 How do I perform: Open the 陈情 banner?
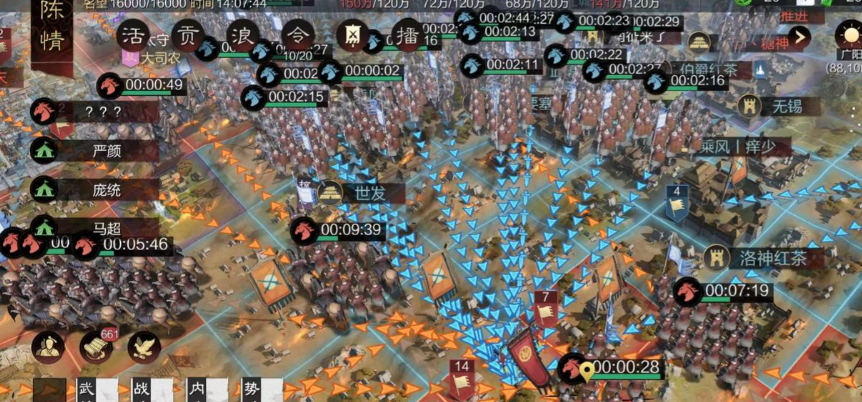(x=49, y=27)
